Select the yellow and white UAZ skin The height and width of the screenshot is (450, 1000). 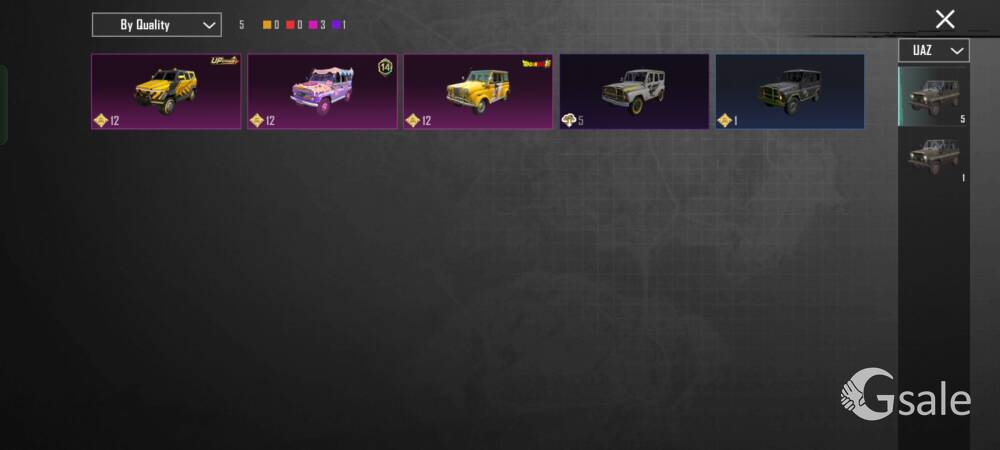click(x=478, y=92)
